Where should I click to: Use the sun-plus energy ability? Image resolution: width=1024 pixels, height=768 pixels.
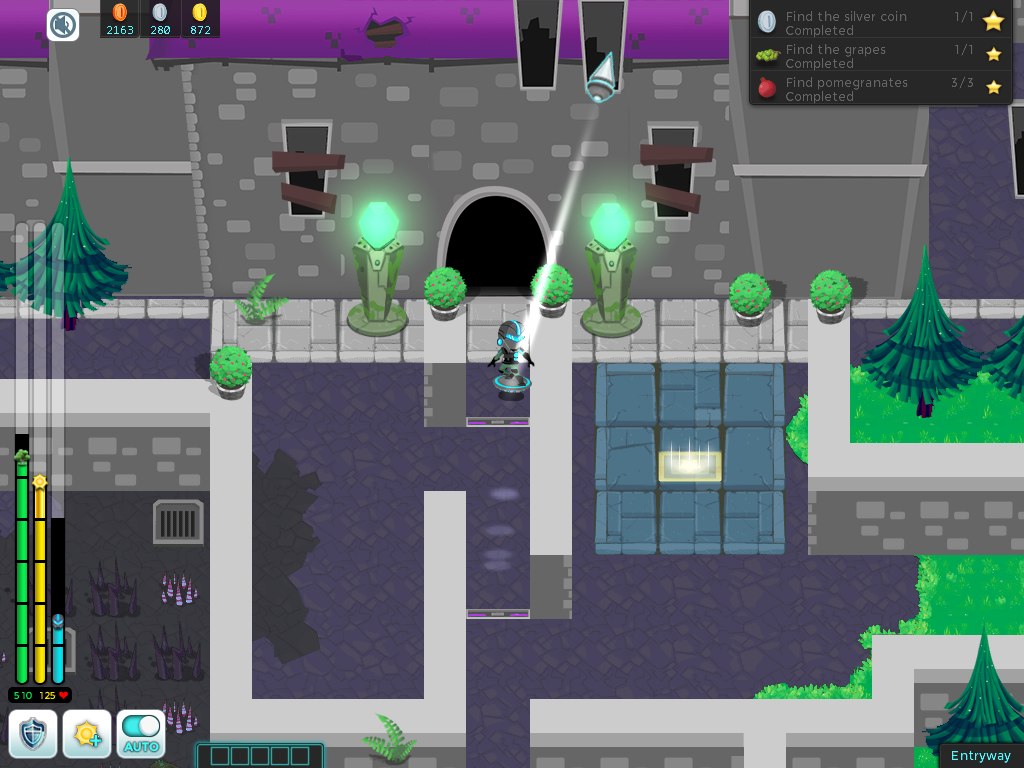point(87,734)
